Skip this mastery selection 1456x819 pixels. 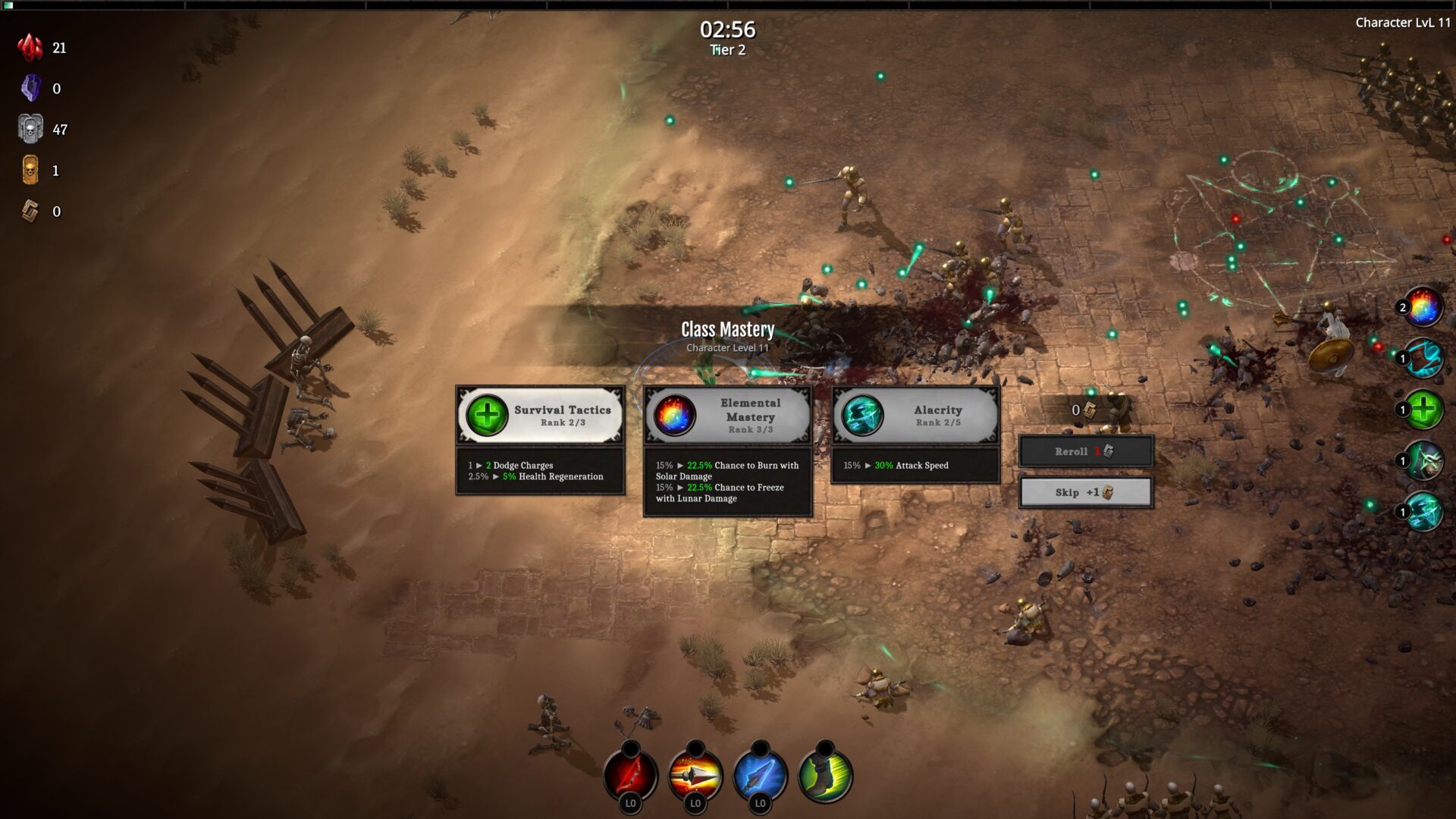tap(1085, 492)
